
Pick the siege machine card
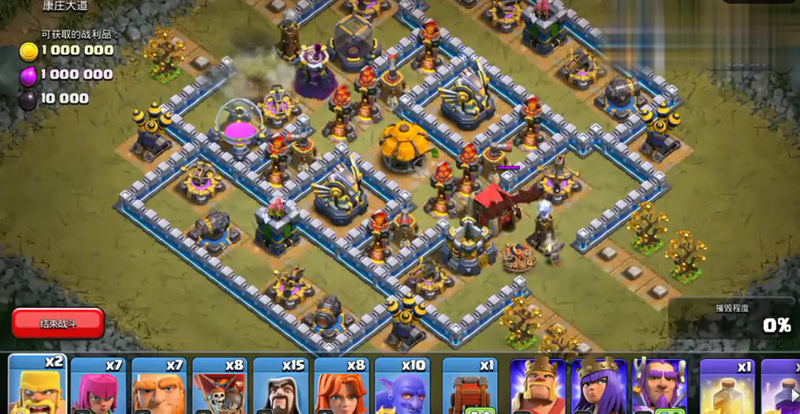click(470, 386)
